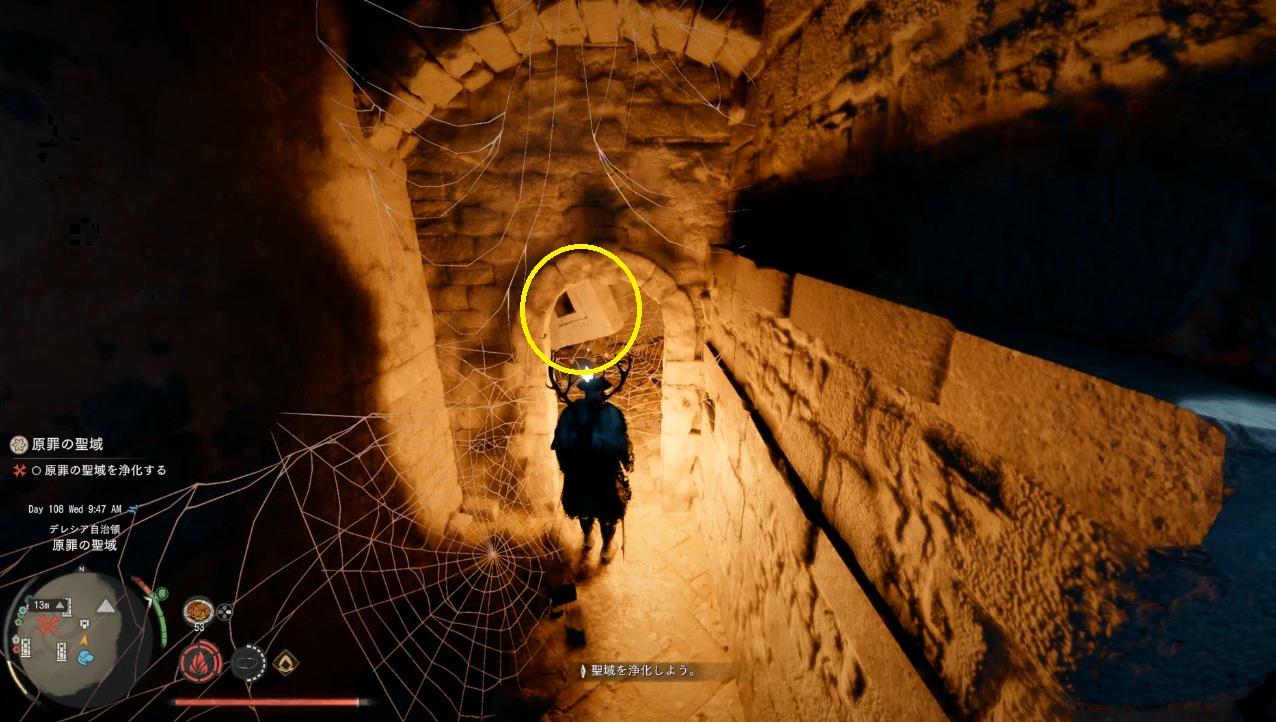
Task: Select the blue dog marker on minimap
Action: pos(87,658)
